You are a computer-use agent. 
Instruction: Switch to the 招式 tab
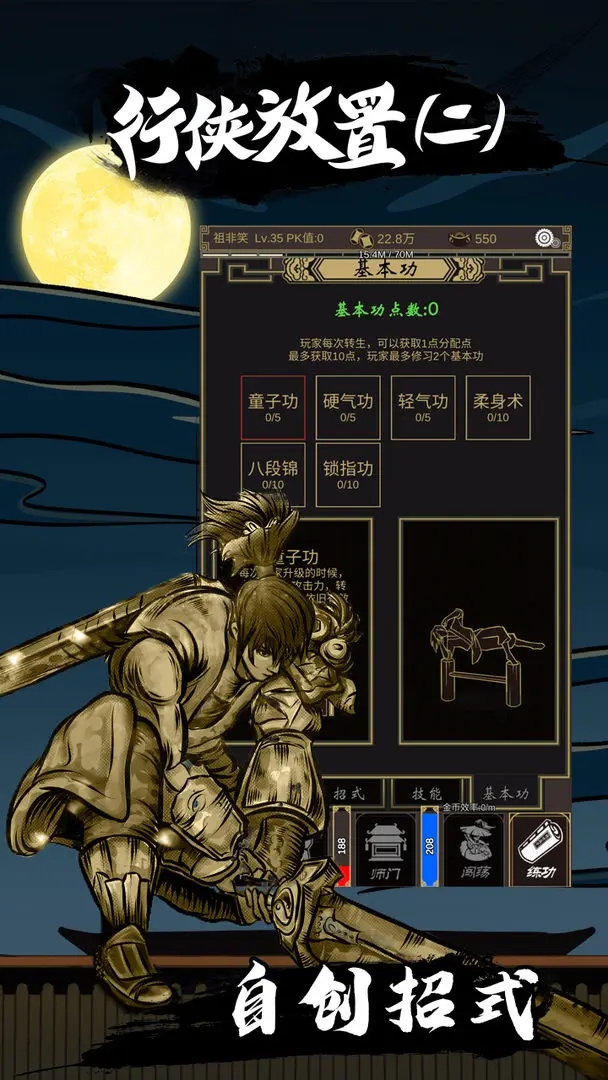pos(349,793)
